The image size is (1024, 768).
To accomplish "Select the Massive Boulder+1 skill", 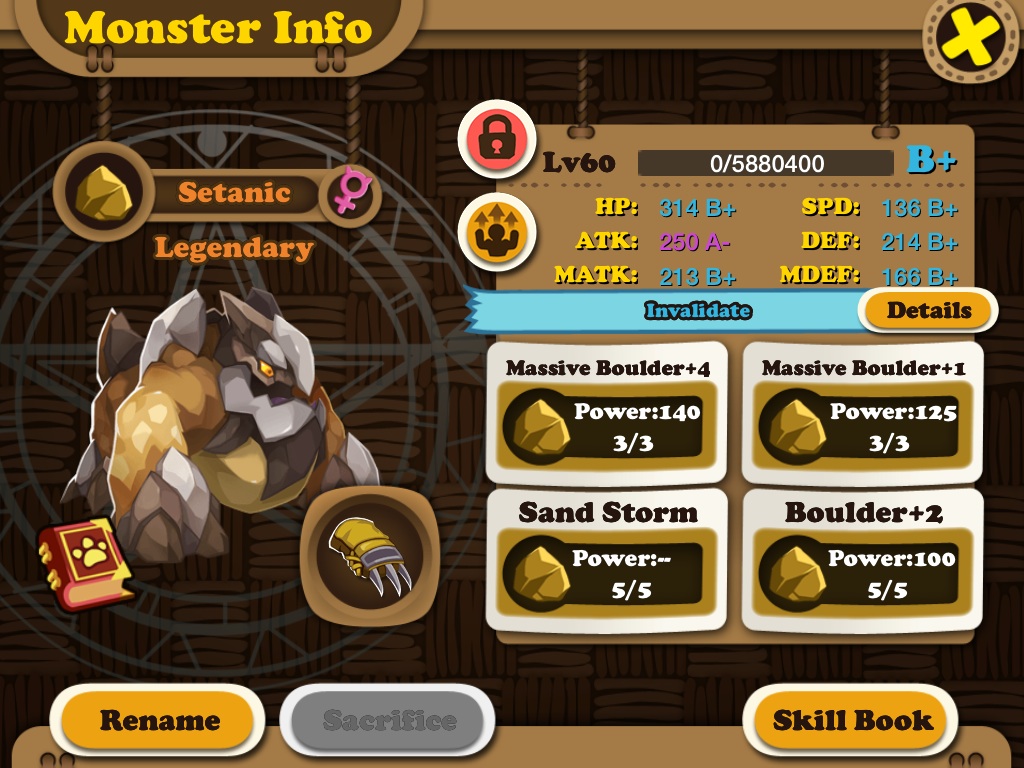I will tap(863, 413).
